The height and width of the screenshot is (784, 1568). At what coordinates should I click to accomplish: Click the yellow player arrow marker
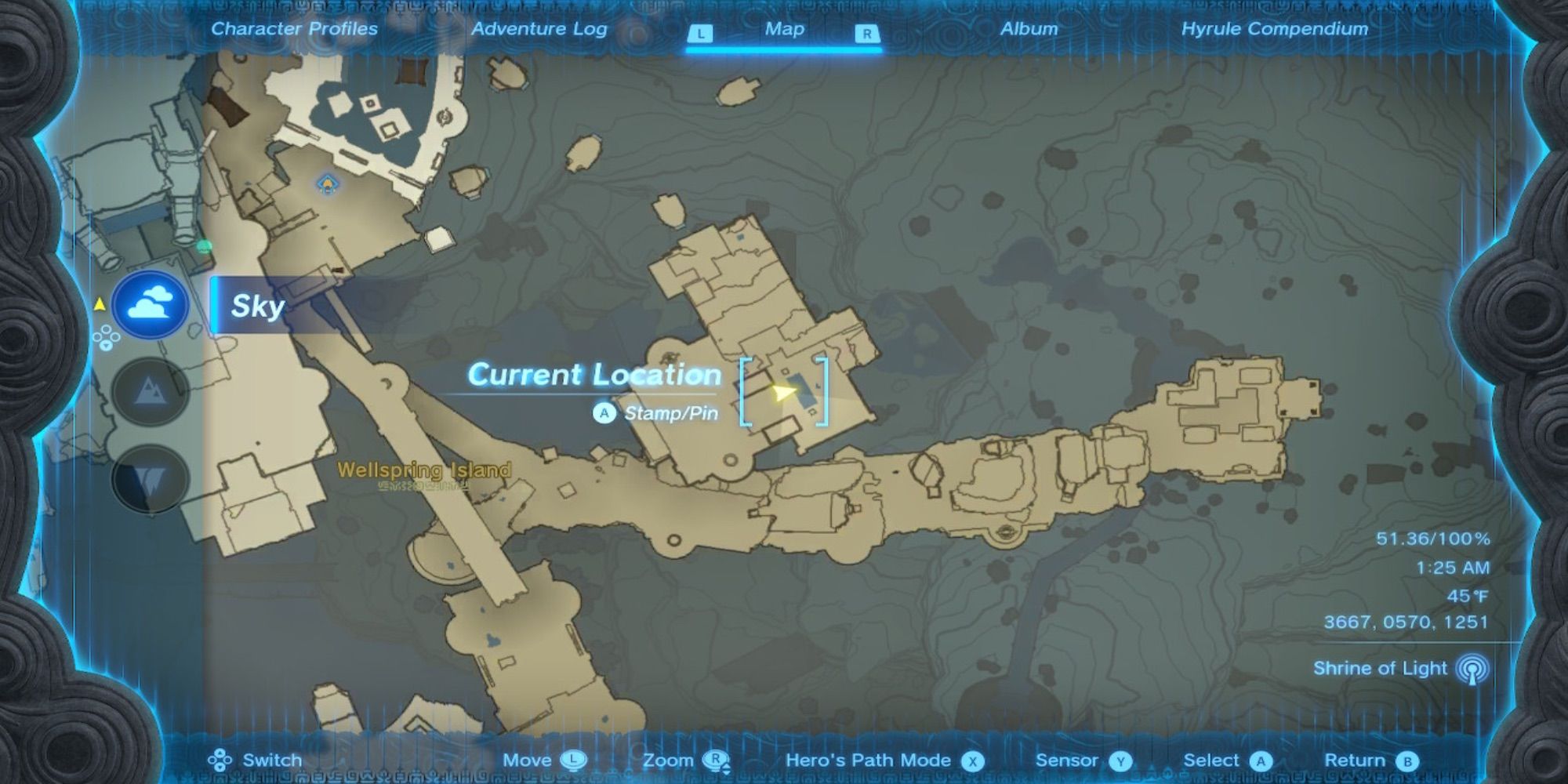pyautogui.click(x=782, y=392)
